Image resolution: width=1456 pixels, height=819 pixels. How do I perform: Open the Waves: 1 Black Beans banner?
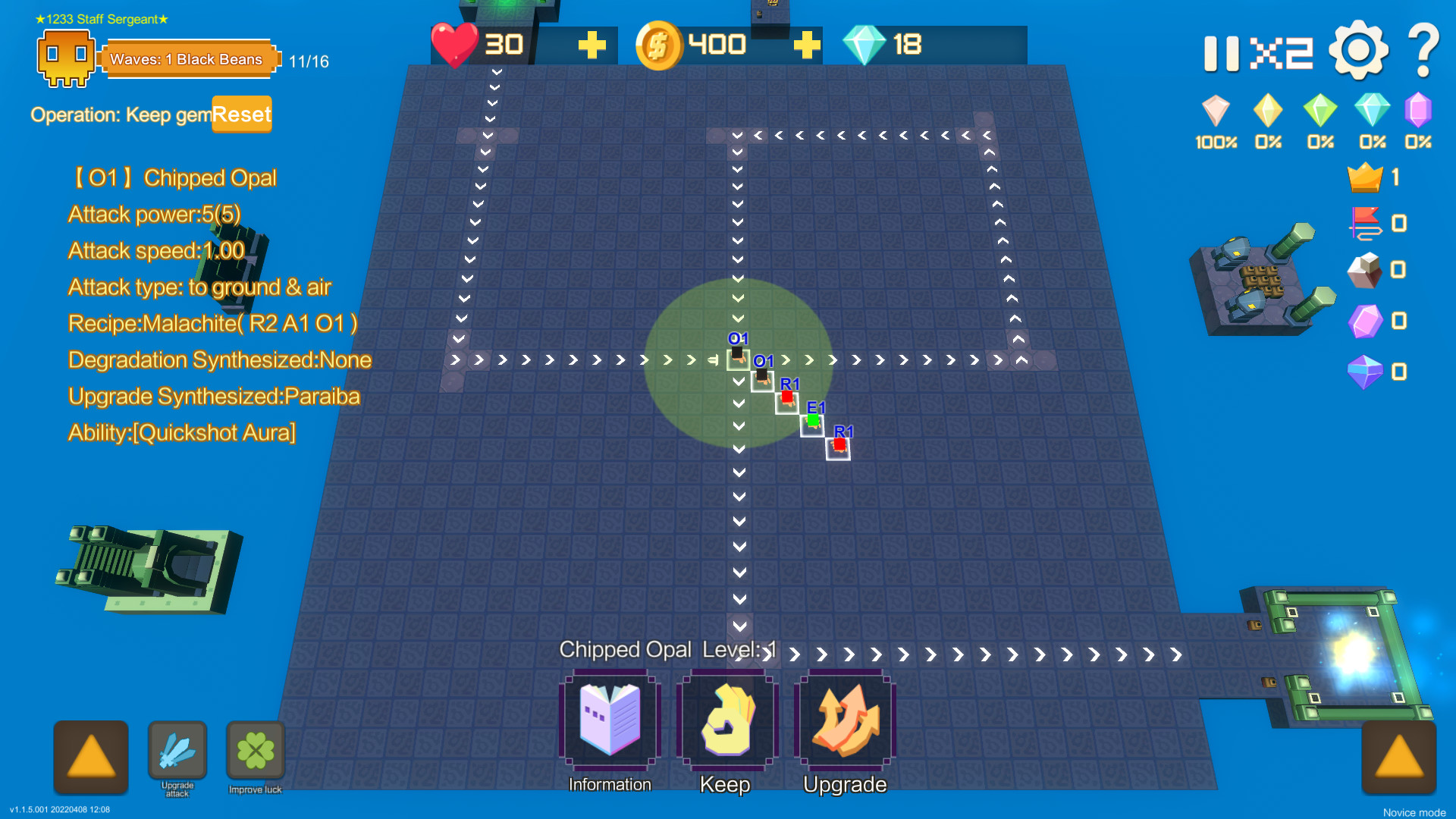pos(189,58)
